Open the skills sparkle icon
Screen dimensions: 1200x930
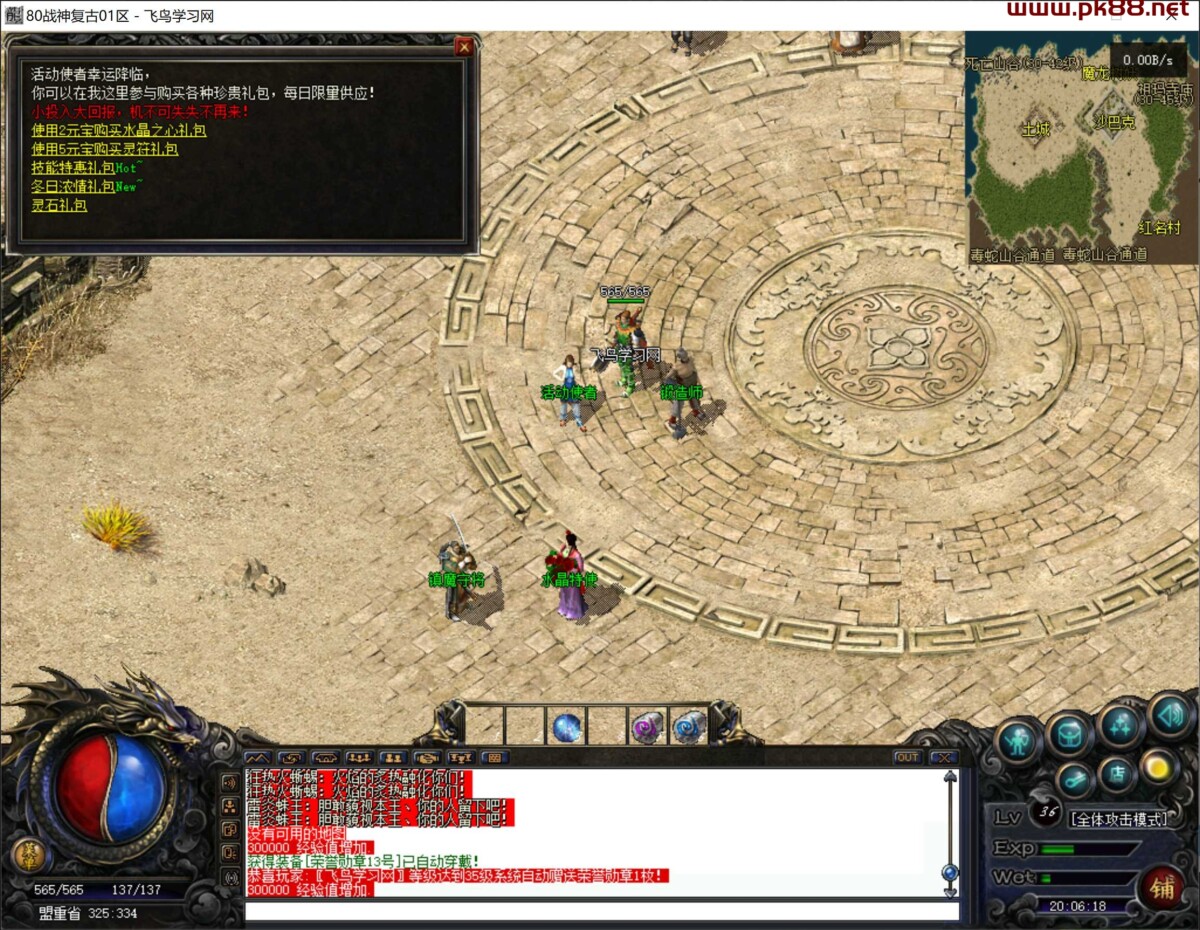click(x=1119, y=727)
